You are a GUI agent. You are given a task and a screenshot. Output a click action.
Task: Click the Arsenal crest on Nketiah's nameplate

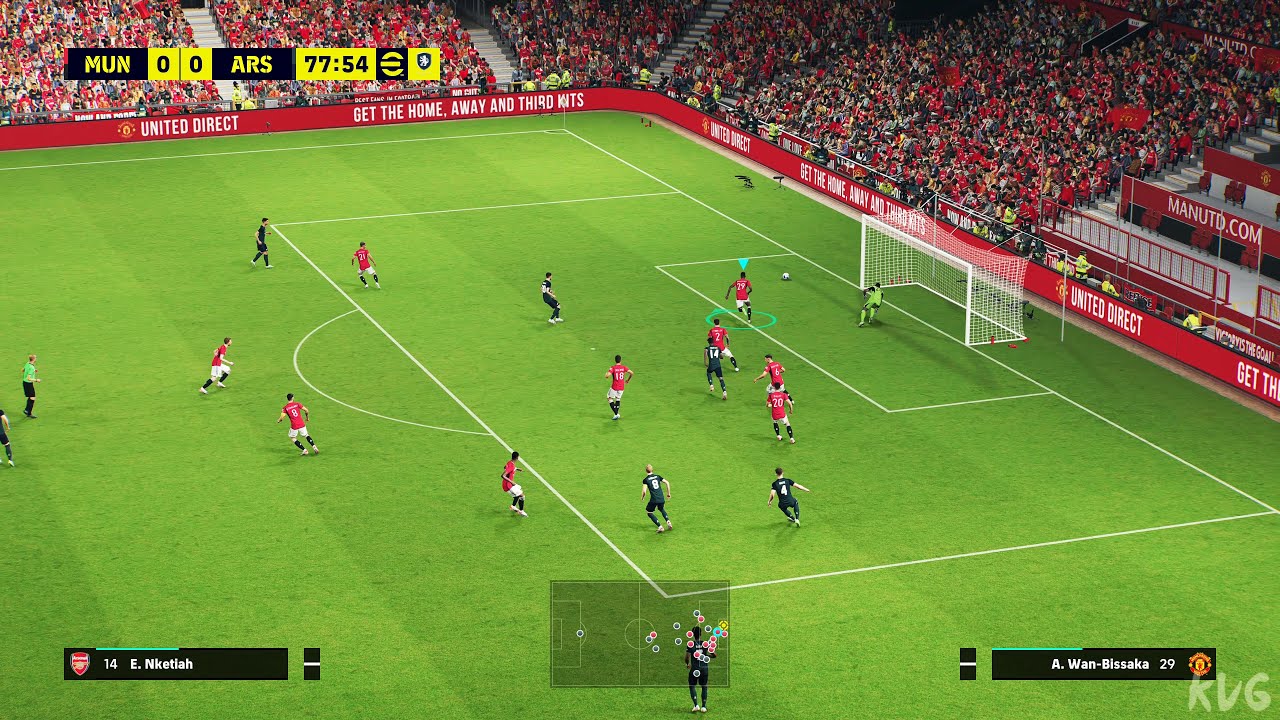coord(80,663)
